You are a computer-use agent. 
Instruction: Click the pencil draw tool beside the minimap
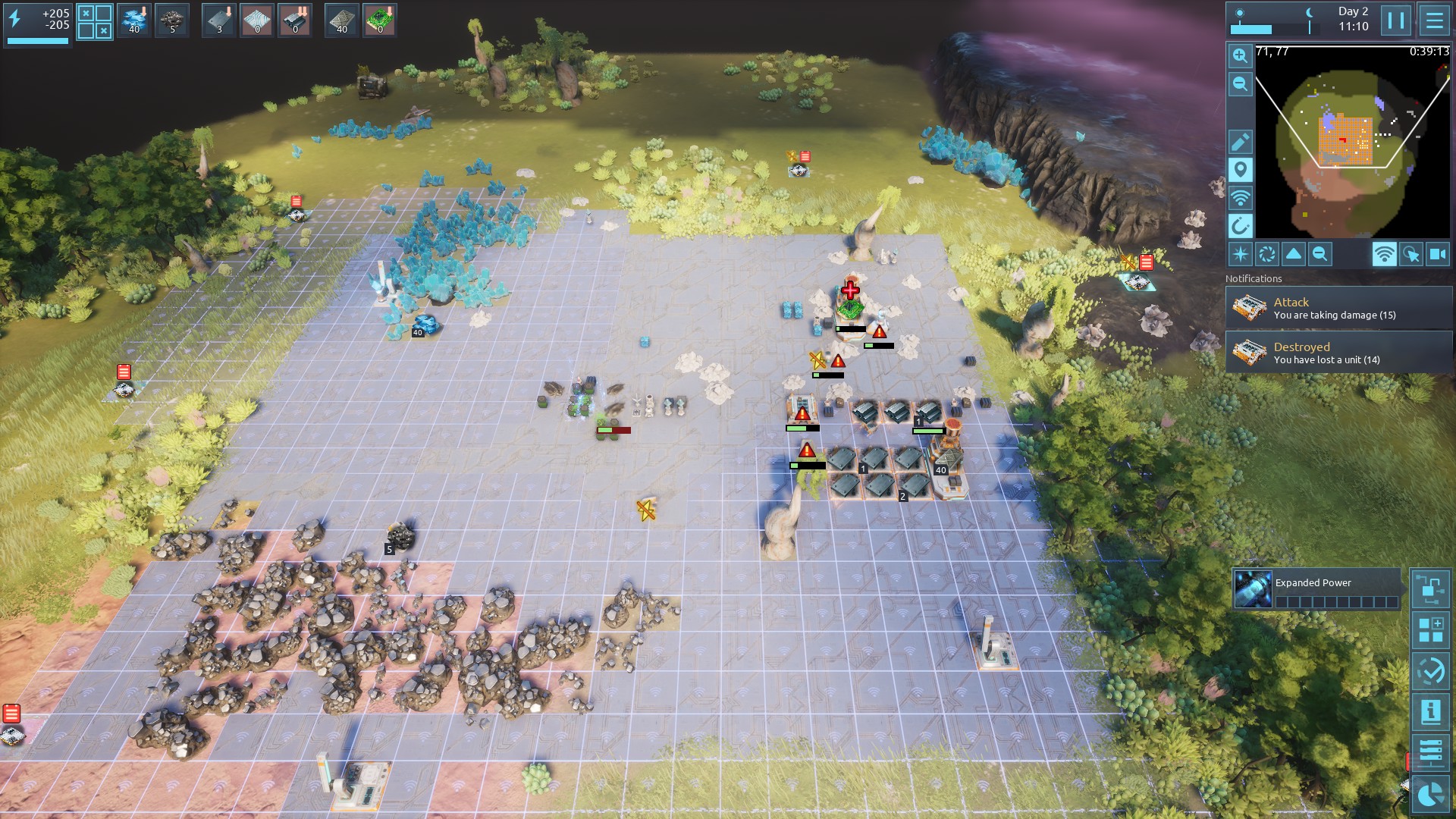click(x=1240, y=142)
